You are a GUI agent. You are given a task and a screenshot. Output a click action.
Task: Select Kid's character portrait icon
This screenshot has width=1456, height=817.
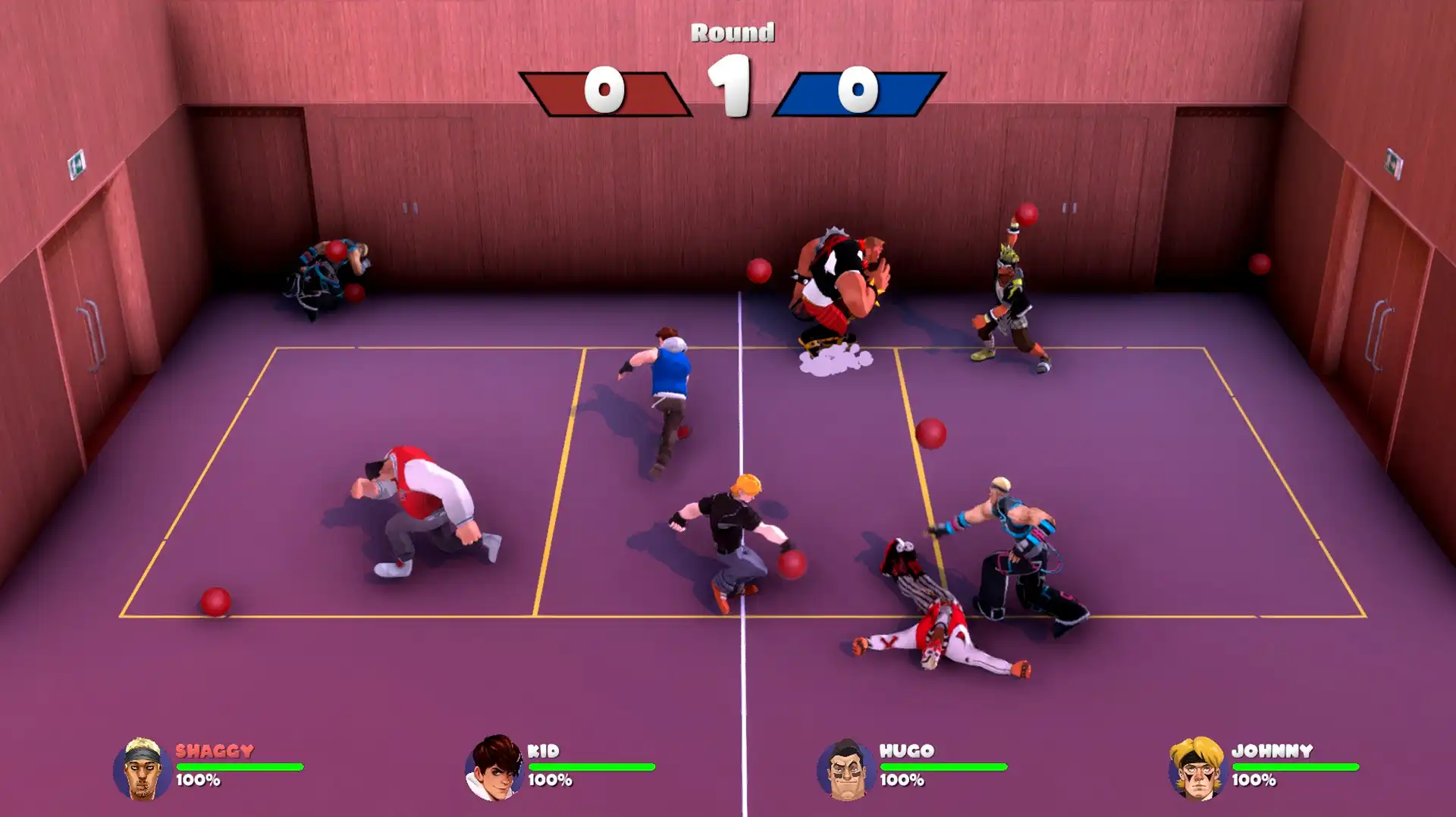(493, 768)
